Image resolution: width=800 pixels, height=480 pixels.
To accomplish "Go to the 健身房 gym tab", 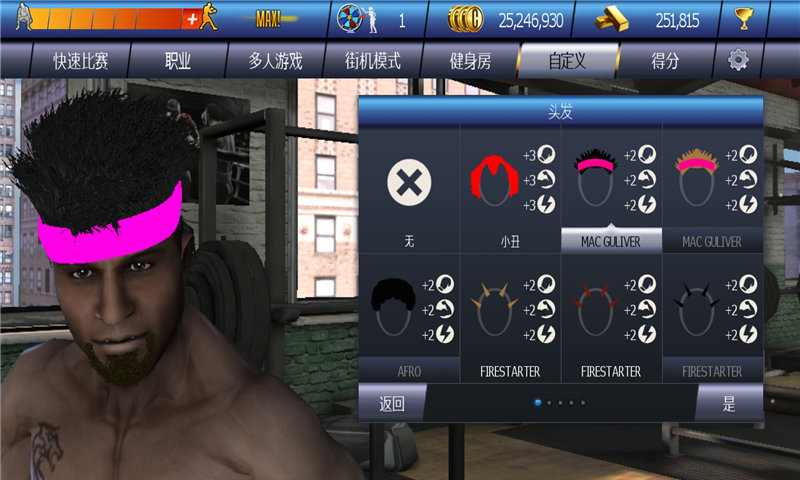I will click(x=470, y=61).
